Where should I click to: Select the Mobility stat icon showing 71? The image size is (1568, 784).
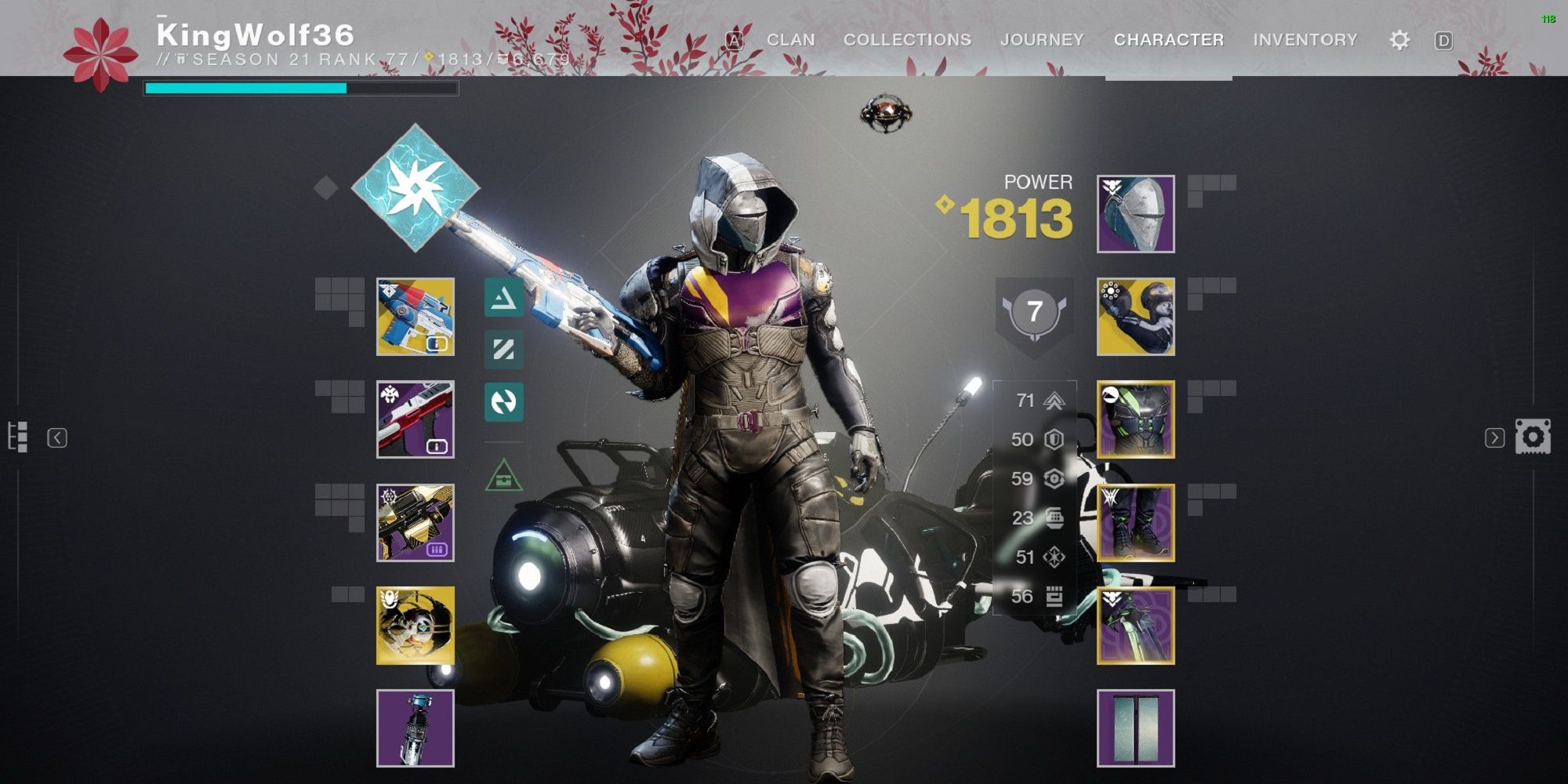click(x=1053, y=400)
